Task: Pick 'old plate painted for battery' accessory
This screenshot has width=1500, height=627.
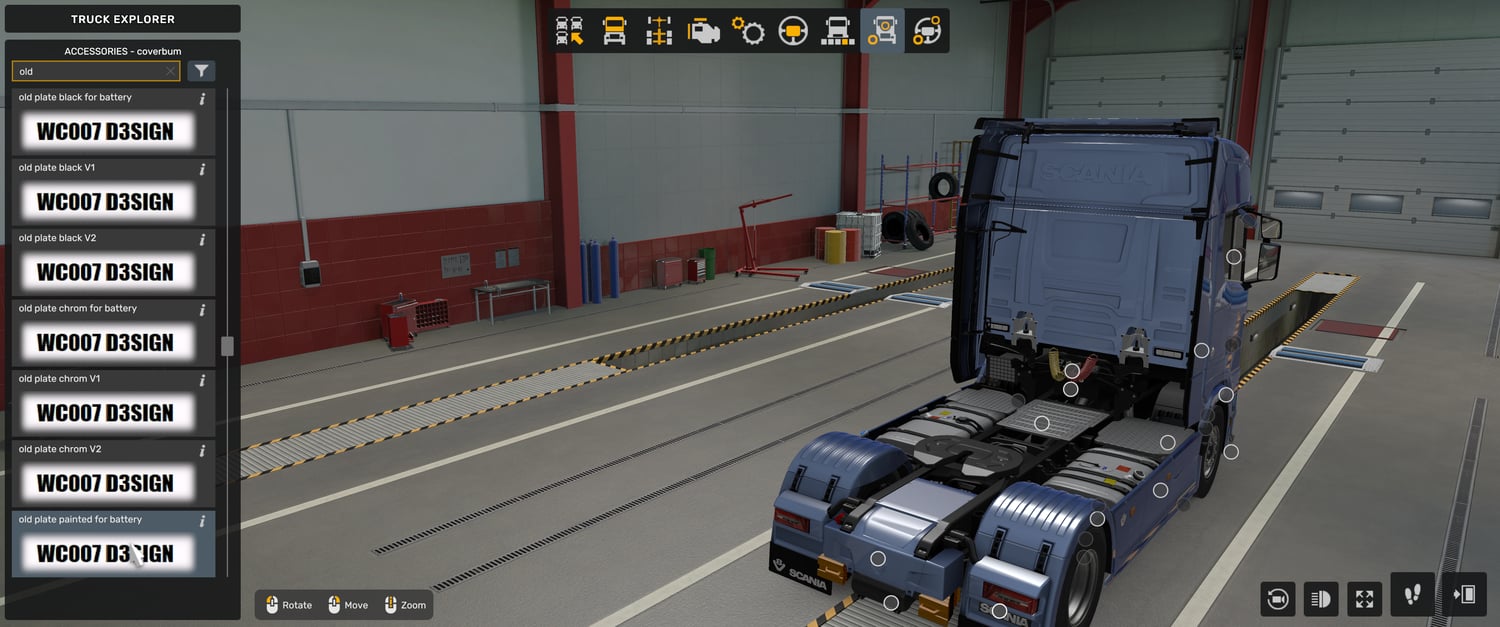Action: 105,553
